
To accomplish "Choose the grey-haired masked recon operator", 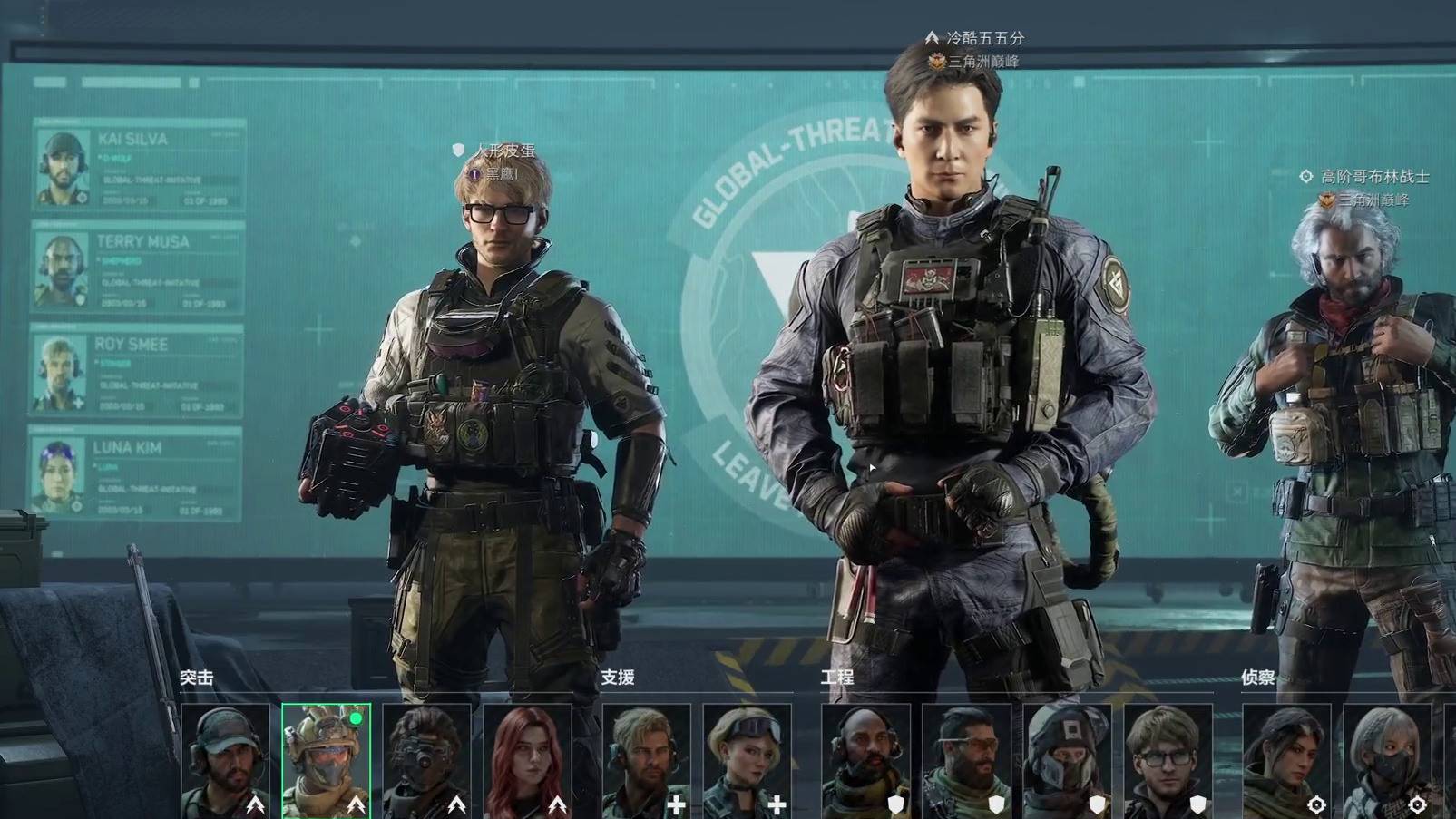I will [x=1388, y=760].
